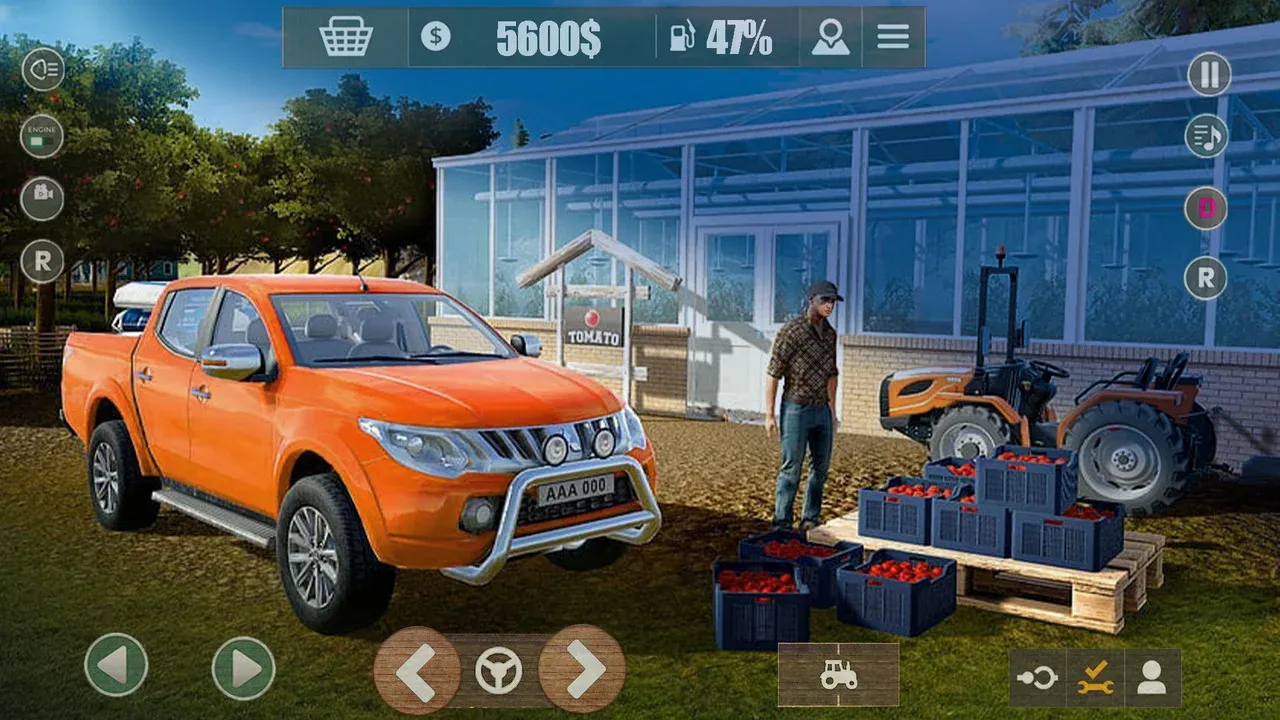Toggle the ENGINE switch
Screen dimensions: 1280x720
(42, 136)
